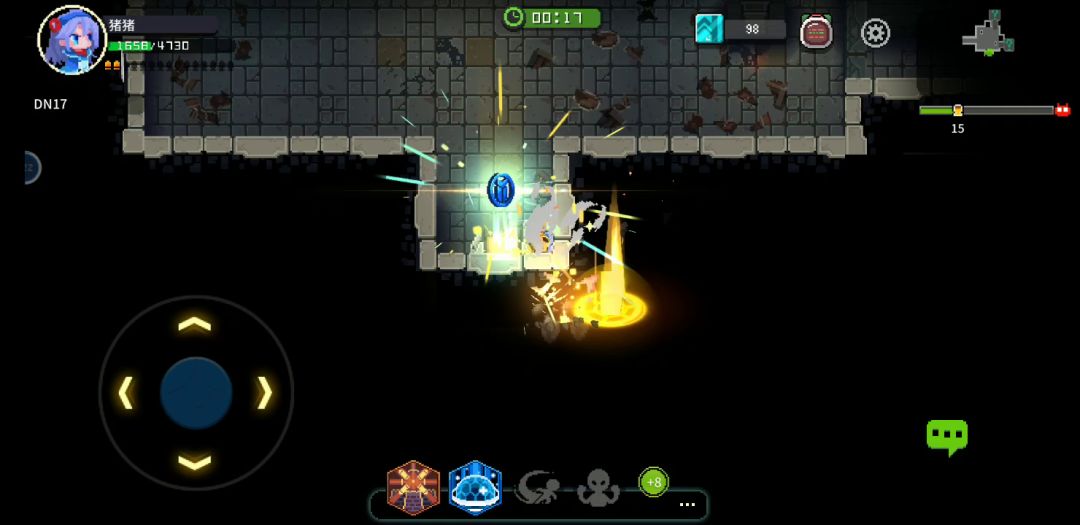Open the three-dot skill bar menu
The height and width of the screenshot is (525, 1080).
pyautogui.click(x=687, y=505)
